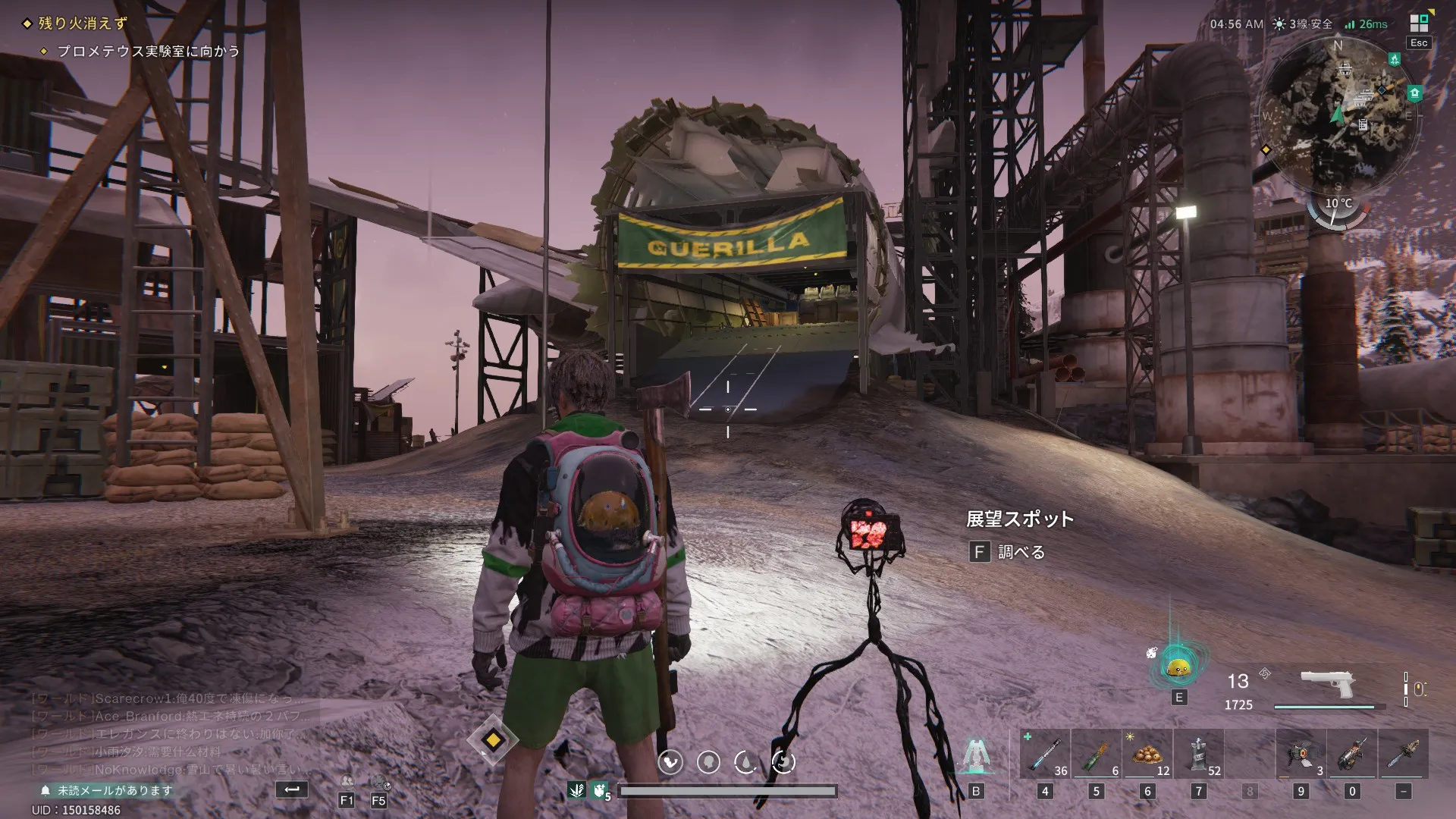Click the chat enter arrow button
The height and width of the screenshot is (819, 1456).
point(292,789)
